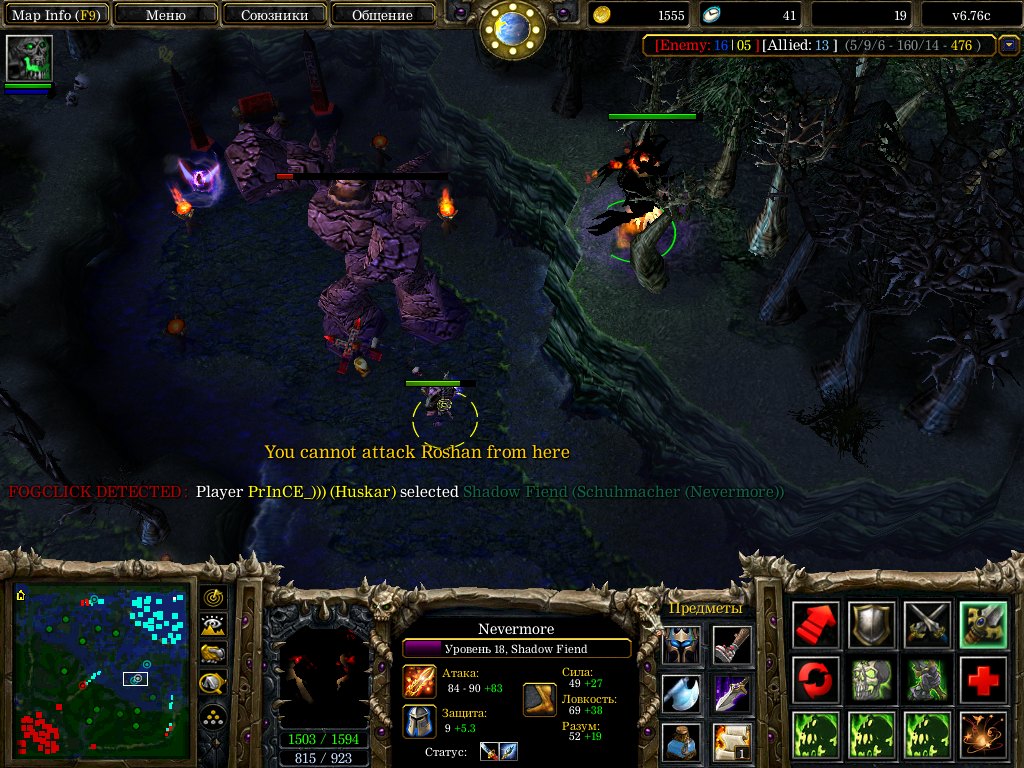The width and height of the screenshot is (1024, 768).
Task: Open the Союзники allies menu
Action: click(274, 15)
